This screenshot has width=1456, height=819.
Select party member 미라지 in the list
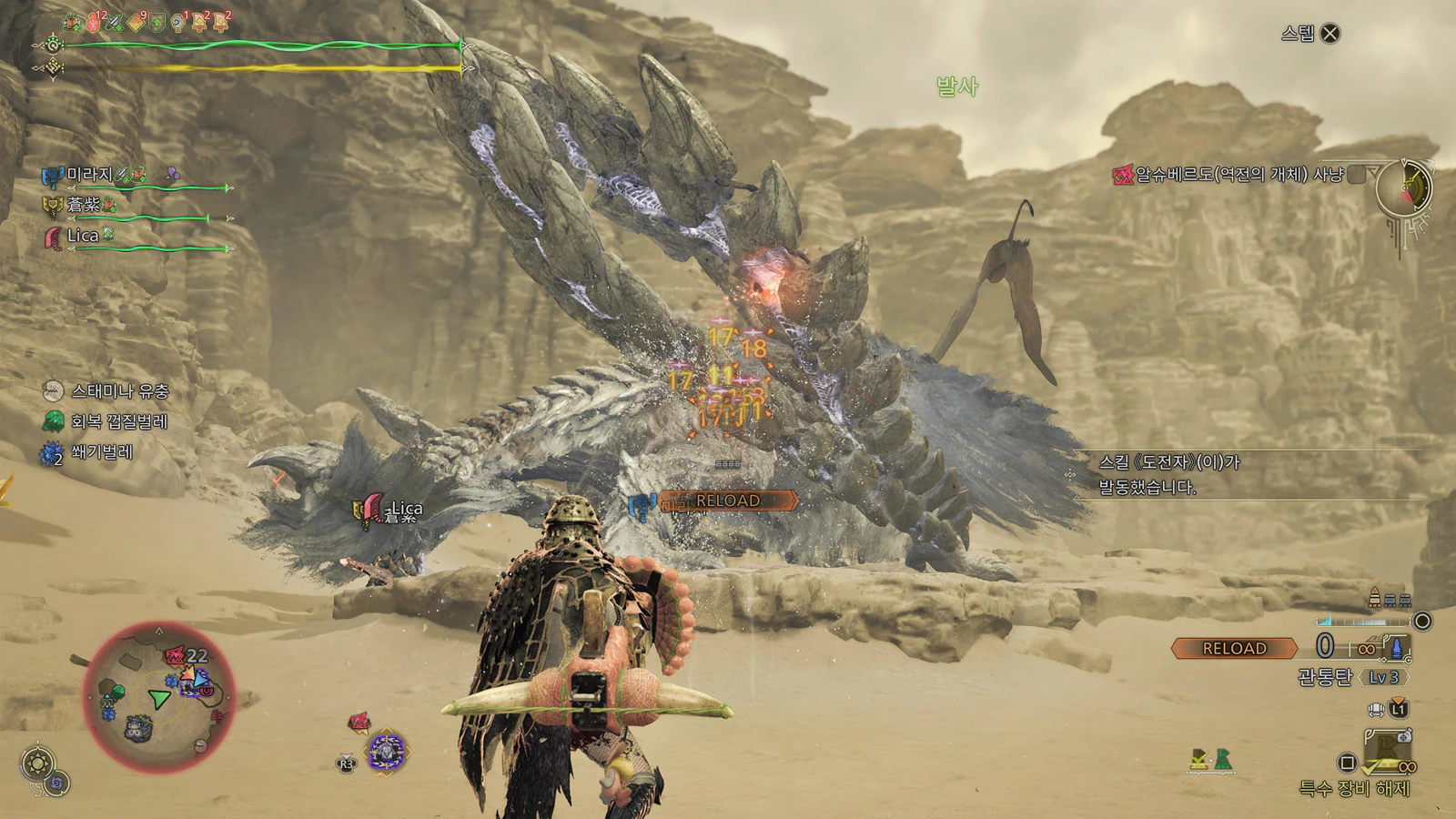click(x=89, y=175)
